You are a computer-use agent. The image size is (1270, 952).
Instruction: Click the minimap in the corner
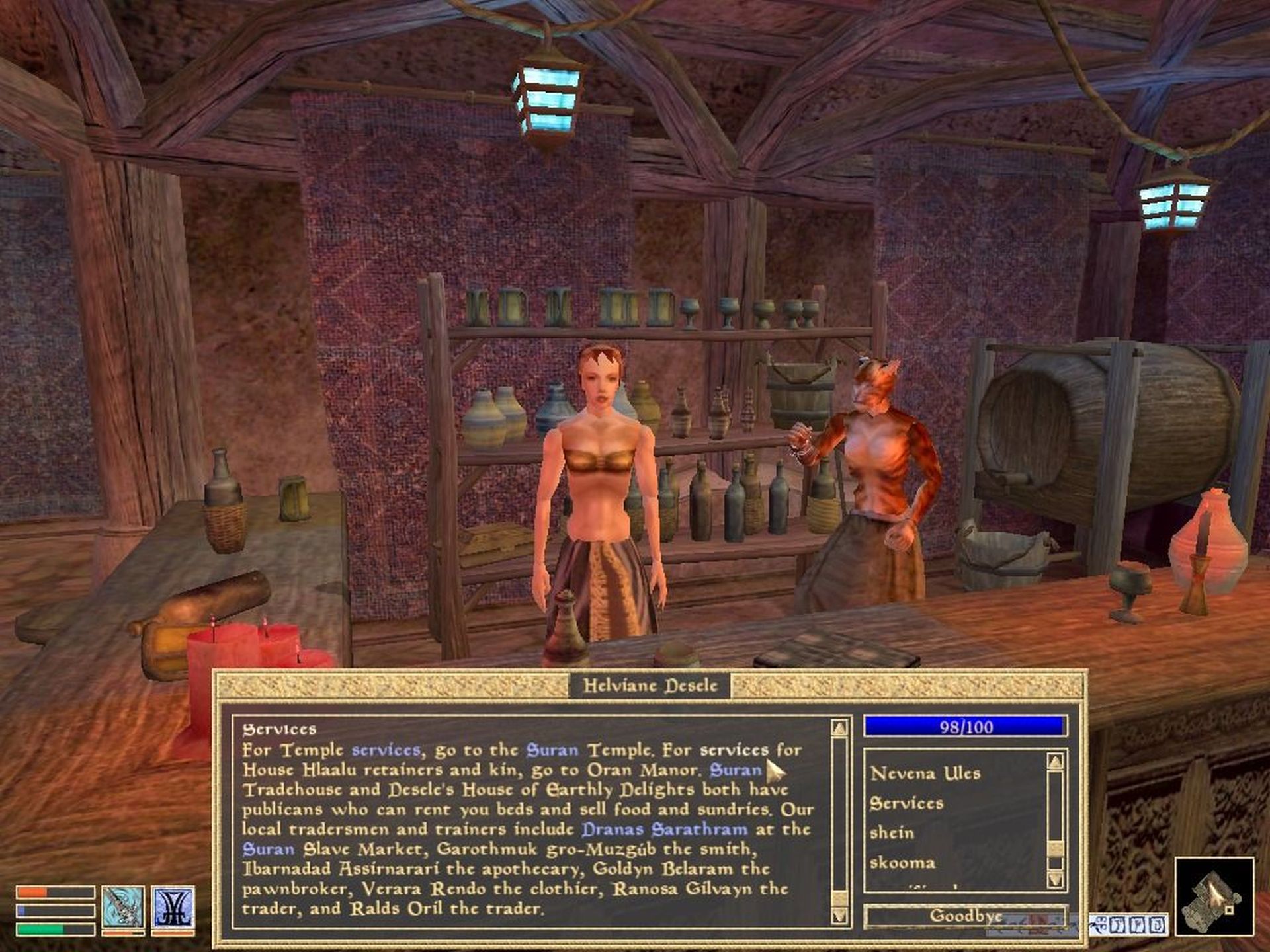click(x=1214, y=896)
